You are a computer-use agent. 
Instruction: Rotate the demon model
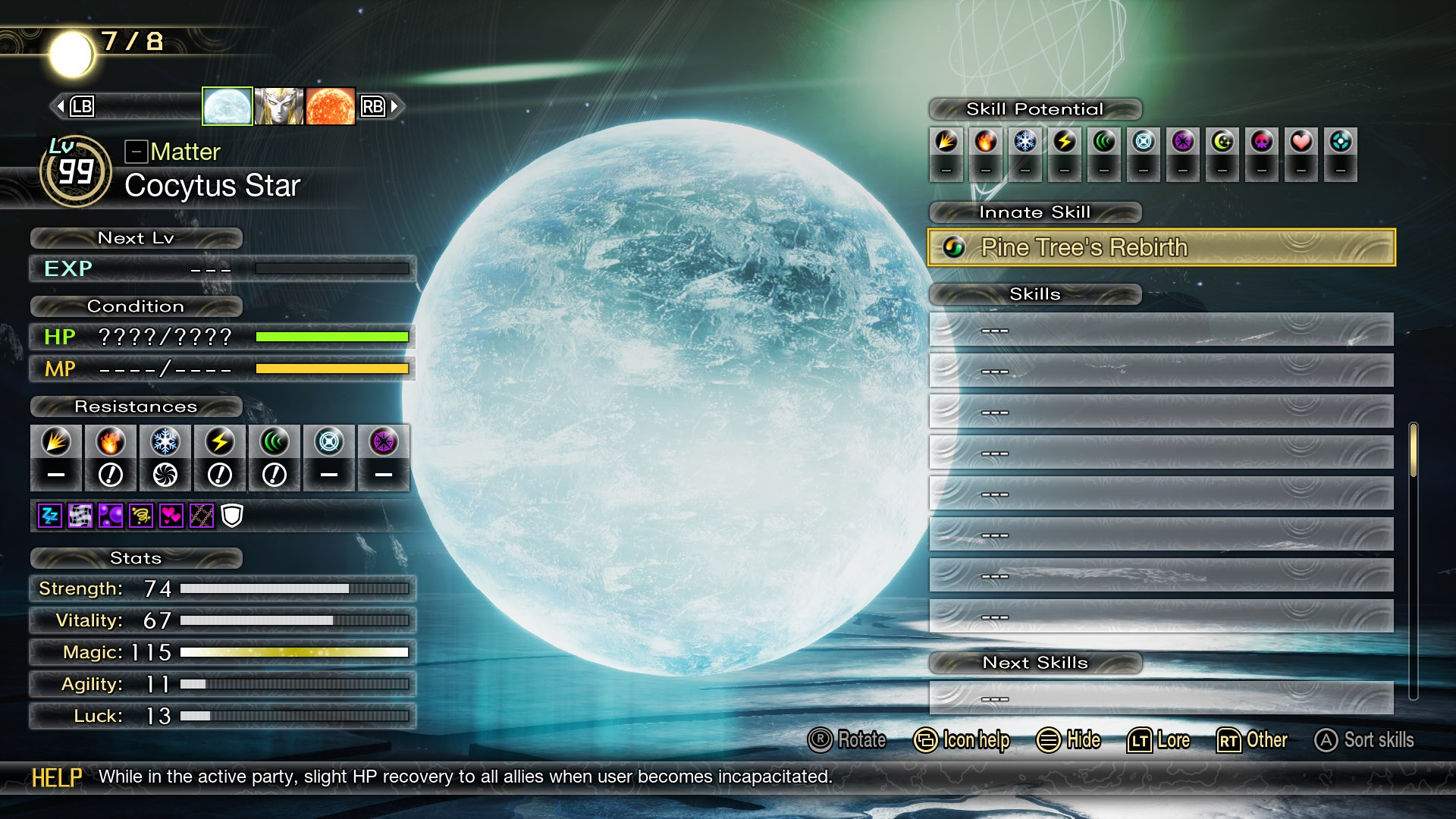847,740
